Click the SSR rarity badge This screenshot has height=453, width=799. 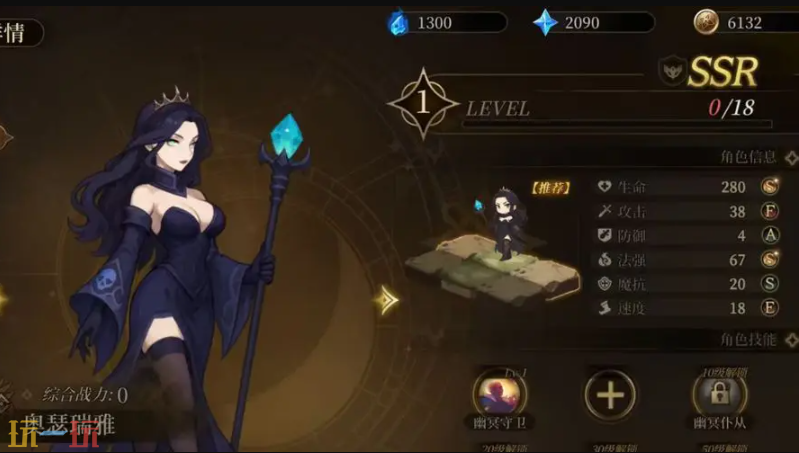(x=722, y=70)
